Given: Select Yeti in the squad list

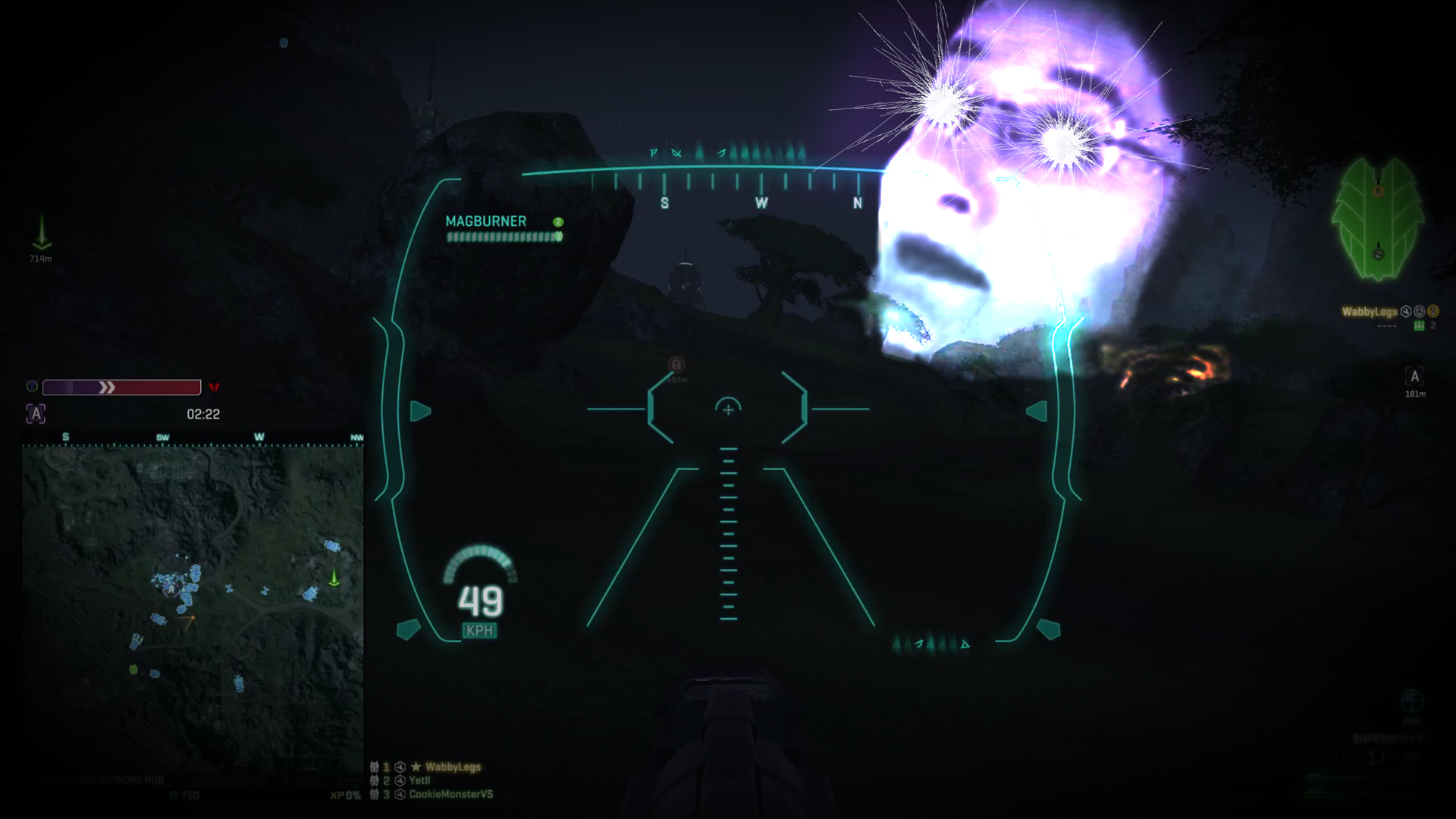Looking at the screenshot, I should (x=419, y=780).
